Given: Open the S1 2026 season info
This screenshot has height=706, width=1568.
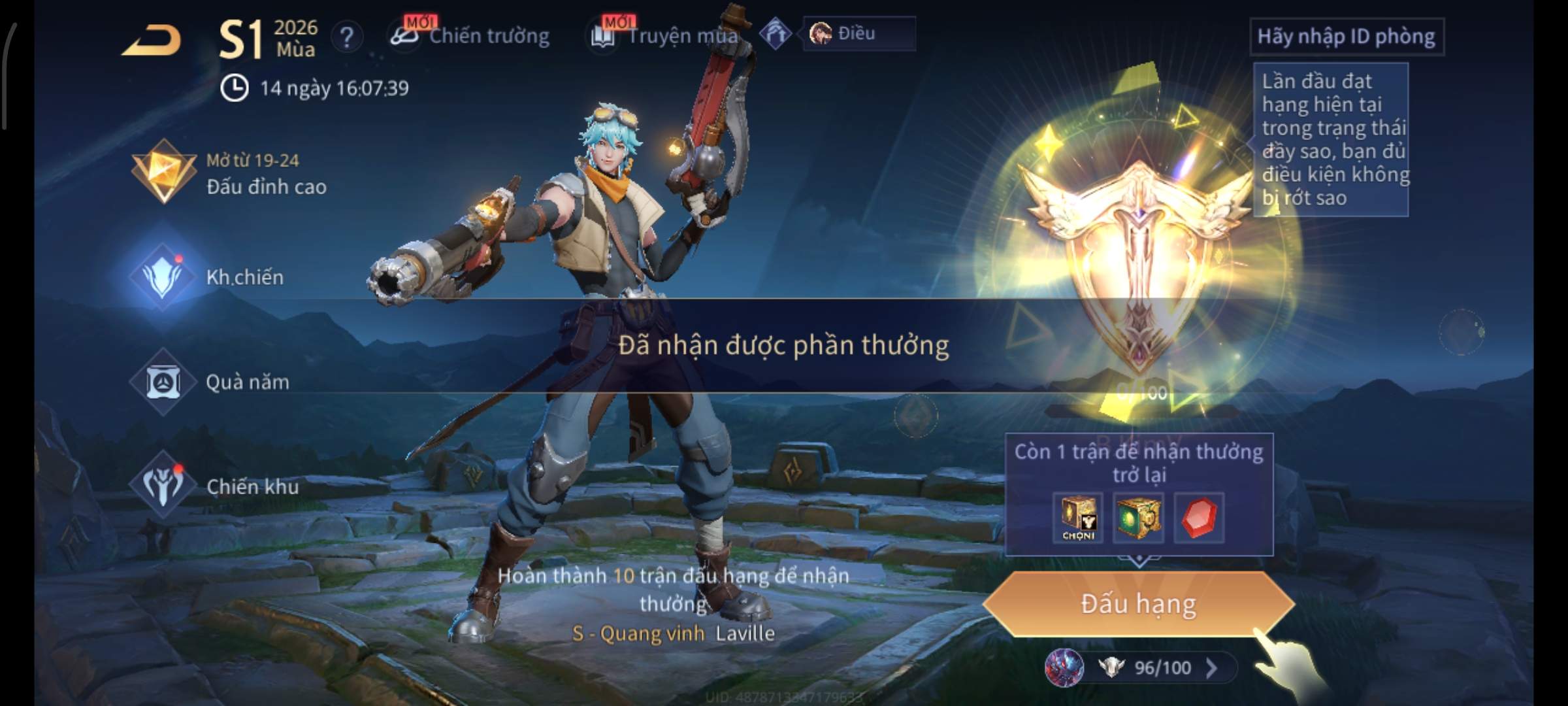Looking at the screenshot, I should (x=268, y=38).
